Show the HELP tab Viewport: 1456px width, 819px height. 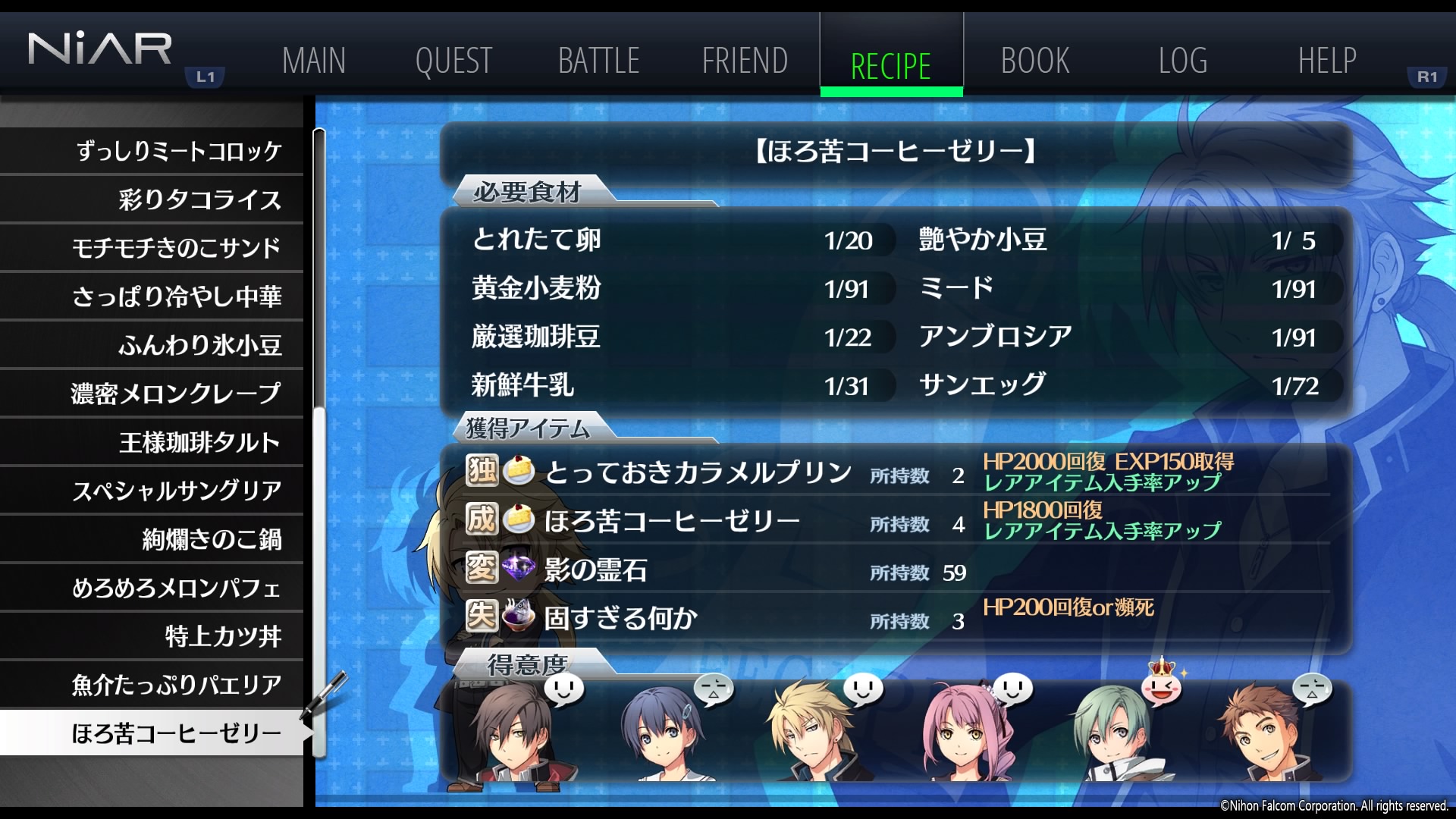(x=1327, y=61)
